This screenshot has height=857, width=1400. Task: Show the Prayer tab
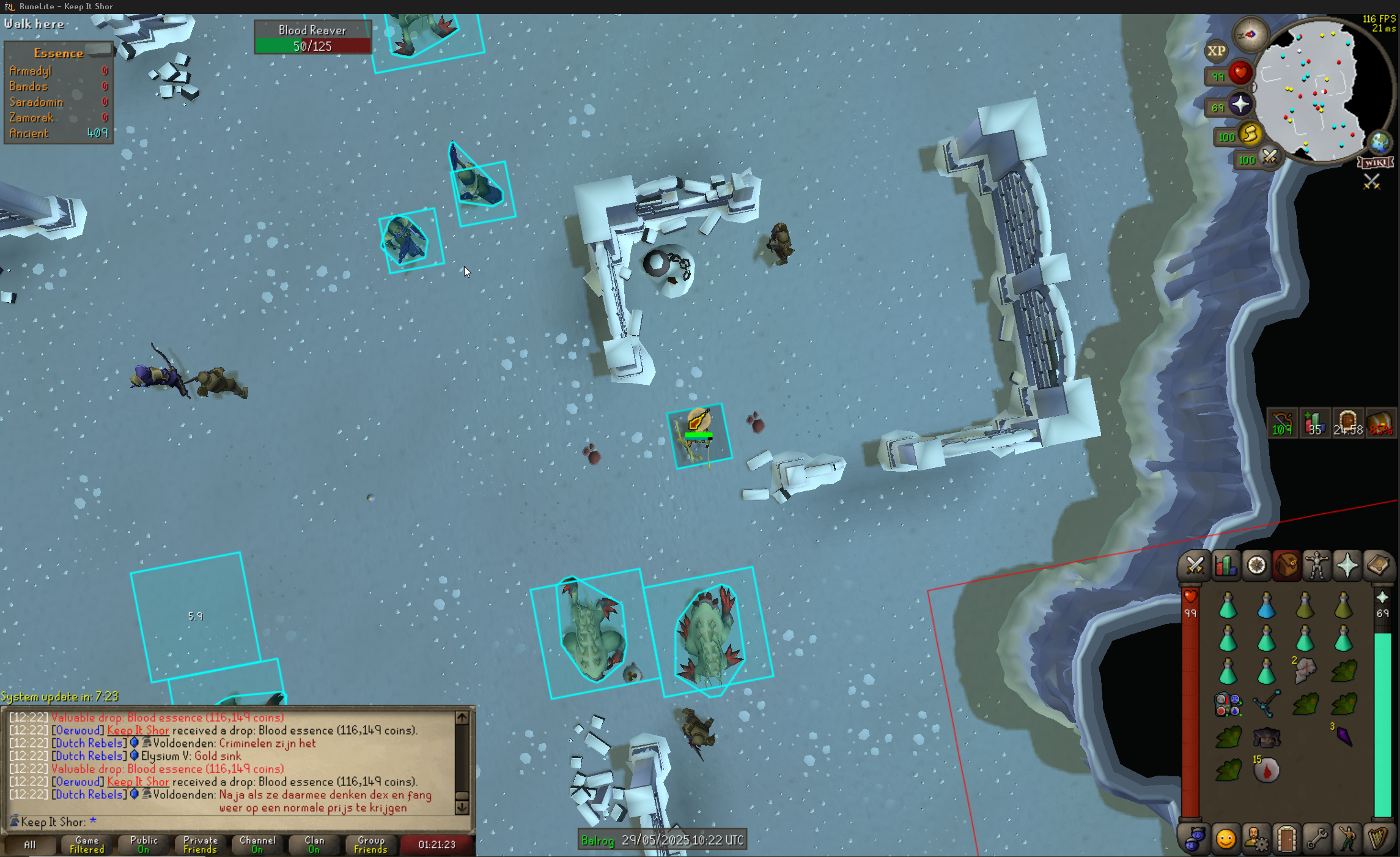point(1347,566)
